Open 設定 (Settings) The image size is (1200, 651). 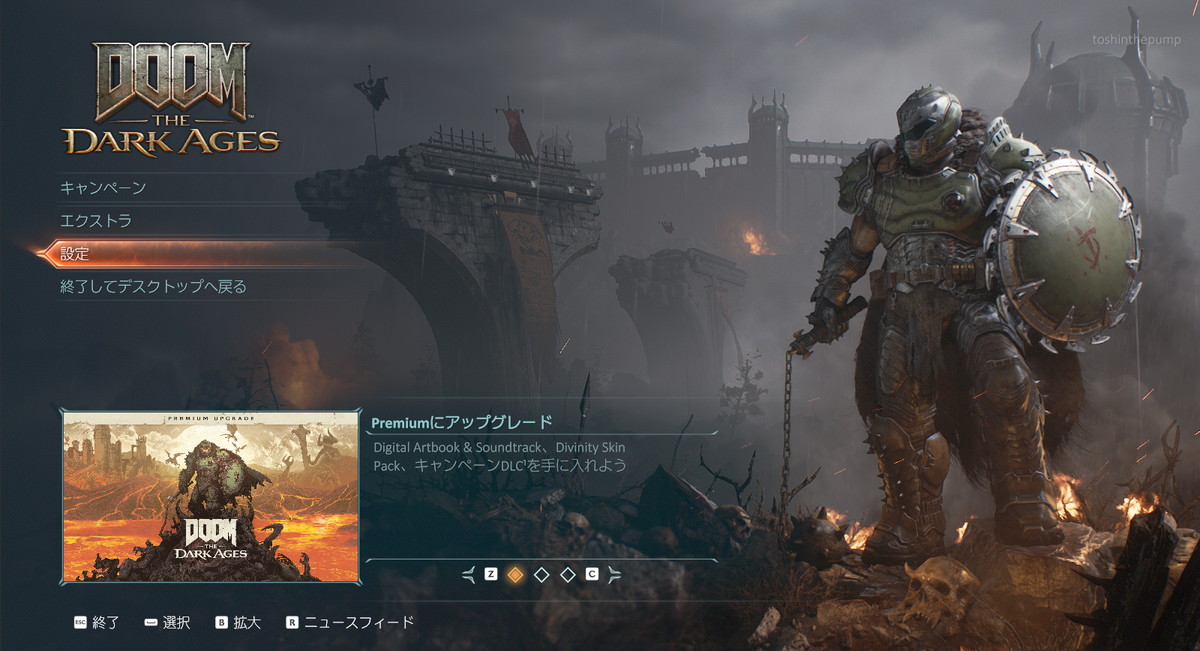click(x=75, y=254)
